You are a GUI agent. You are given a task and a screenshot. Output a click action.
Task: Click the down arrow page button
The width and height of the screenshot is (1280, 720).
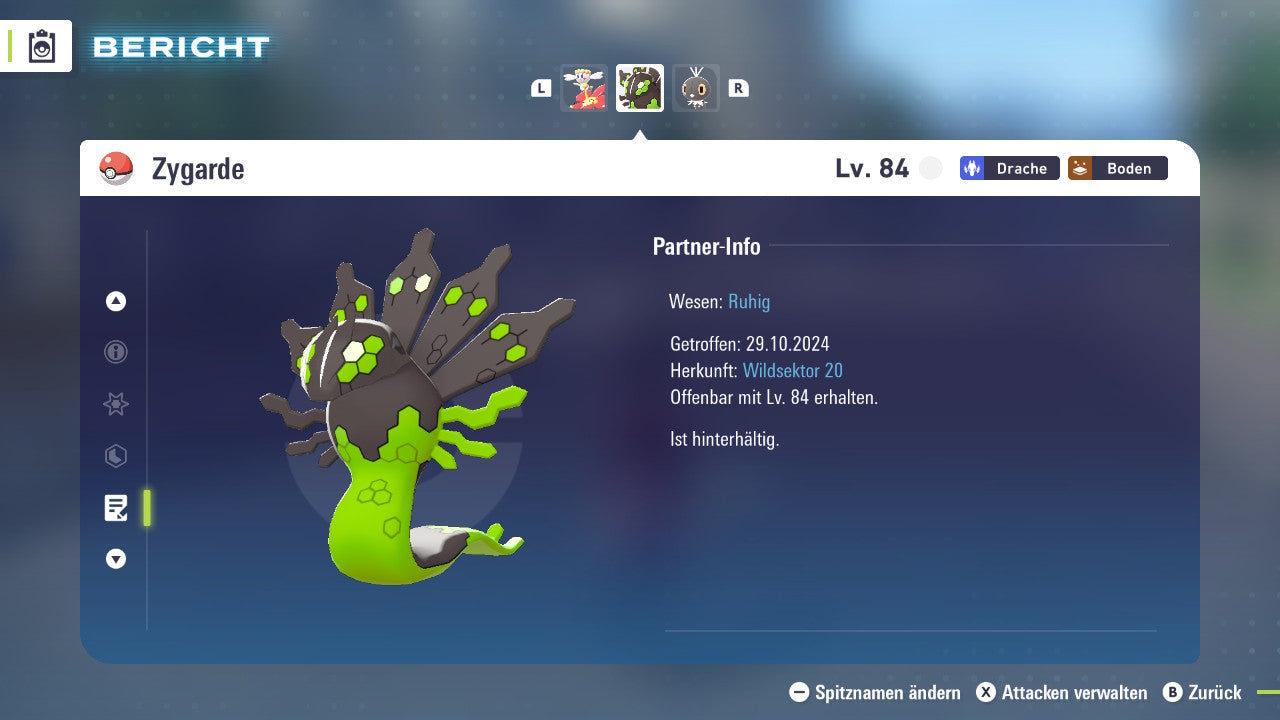pos(116,559)
